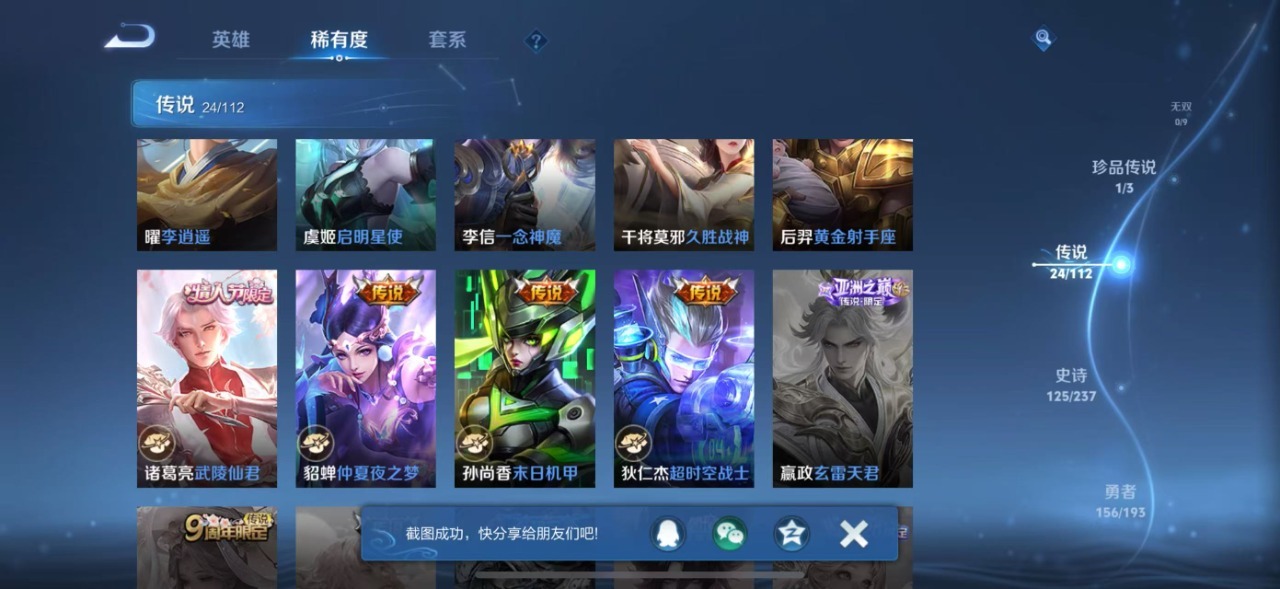This screenshot has width=1280, height=589.
Task: View the 嬴政 玄雷天君 skin card
Action: [842, 378]
